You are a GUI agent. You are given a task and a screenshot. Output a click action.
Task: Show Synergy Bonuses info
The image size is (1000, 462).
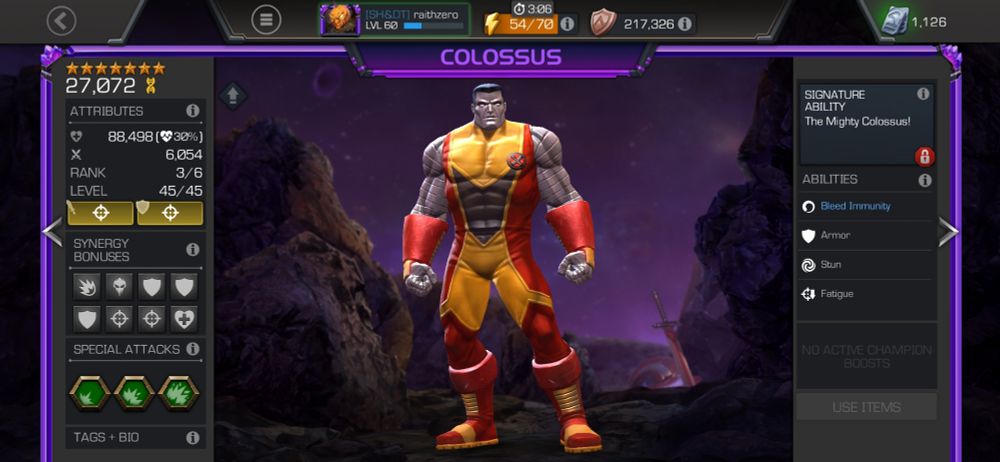[193, 249]
